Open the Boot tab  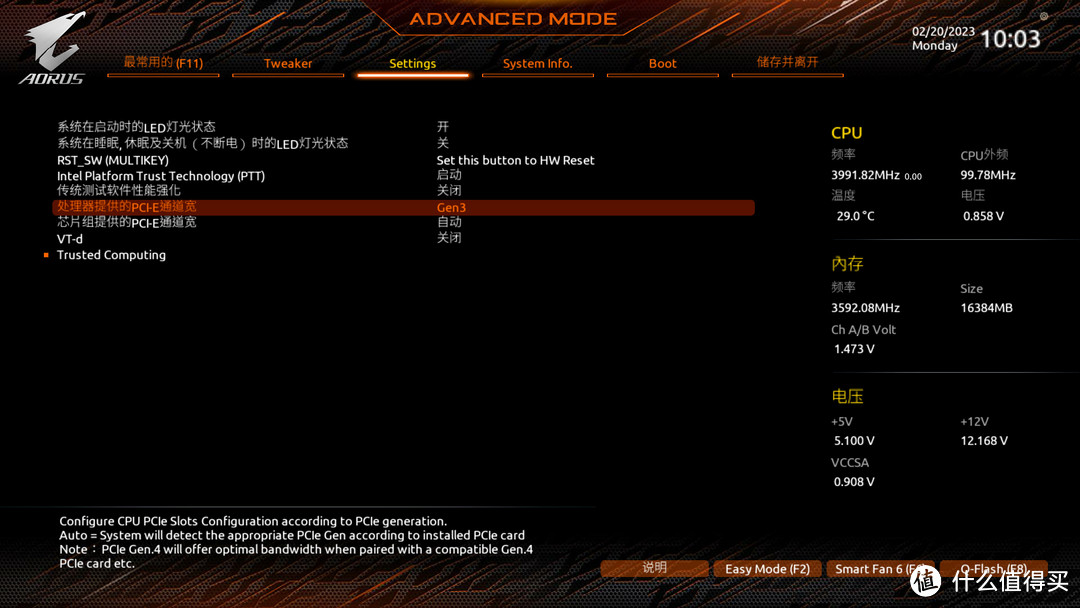pos(662,64)
